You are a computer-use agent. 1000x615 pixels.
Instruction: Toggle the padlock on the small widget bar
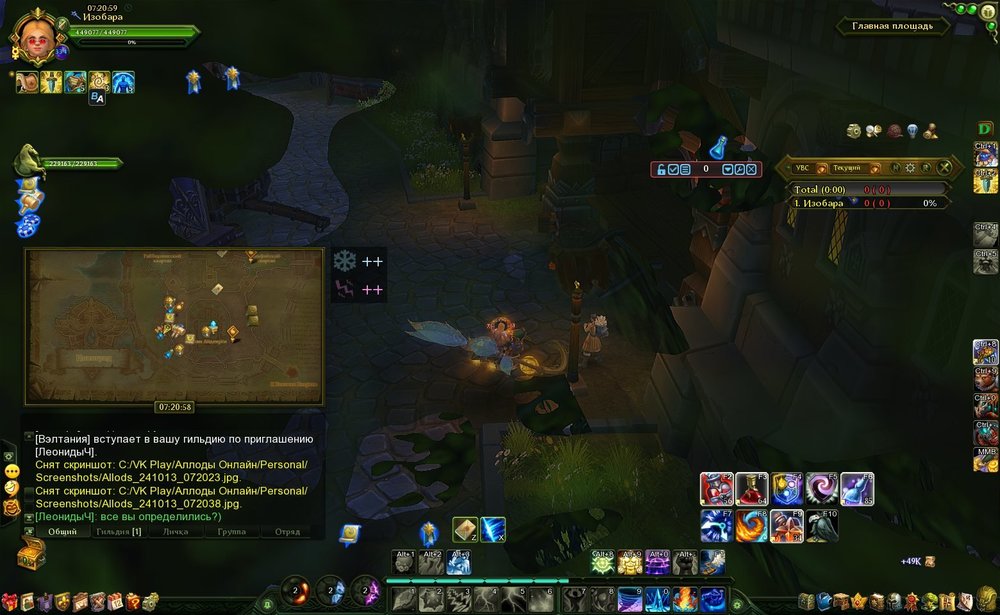(x=660, y=169)
